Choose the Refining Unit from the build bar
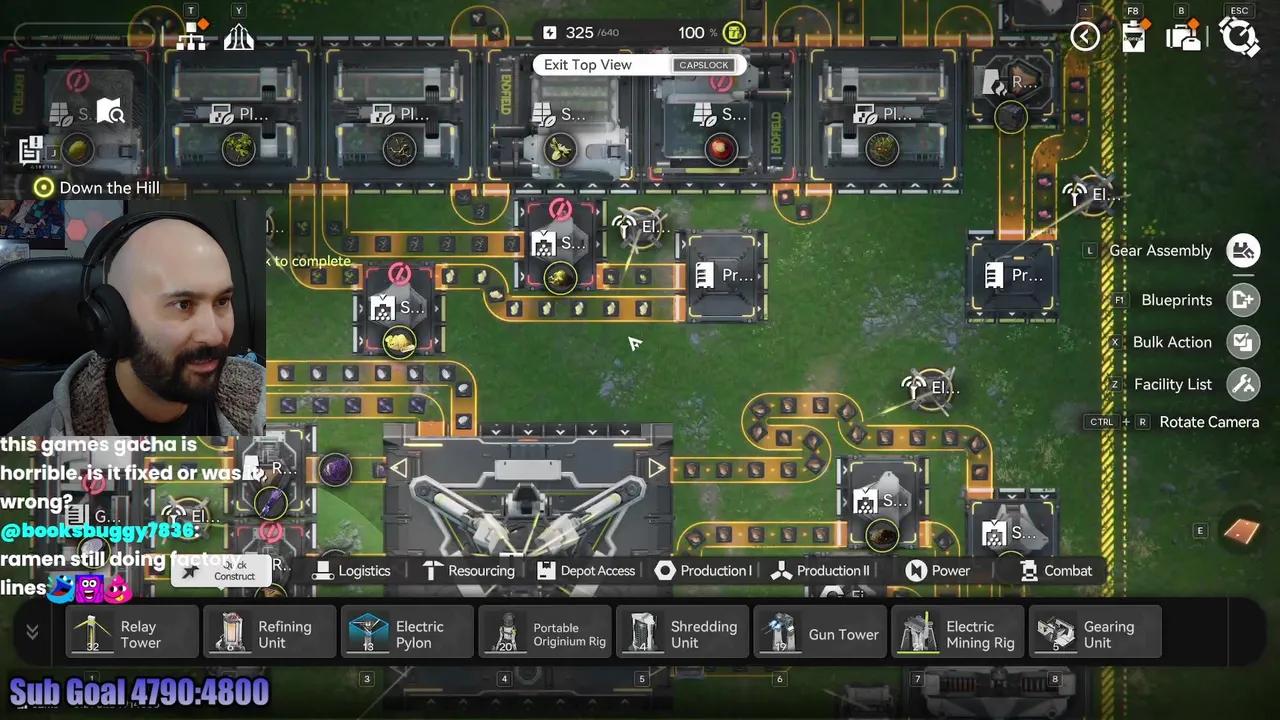The height and width of the screenshot is (720, 1280). coord(269,634)
